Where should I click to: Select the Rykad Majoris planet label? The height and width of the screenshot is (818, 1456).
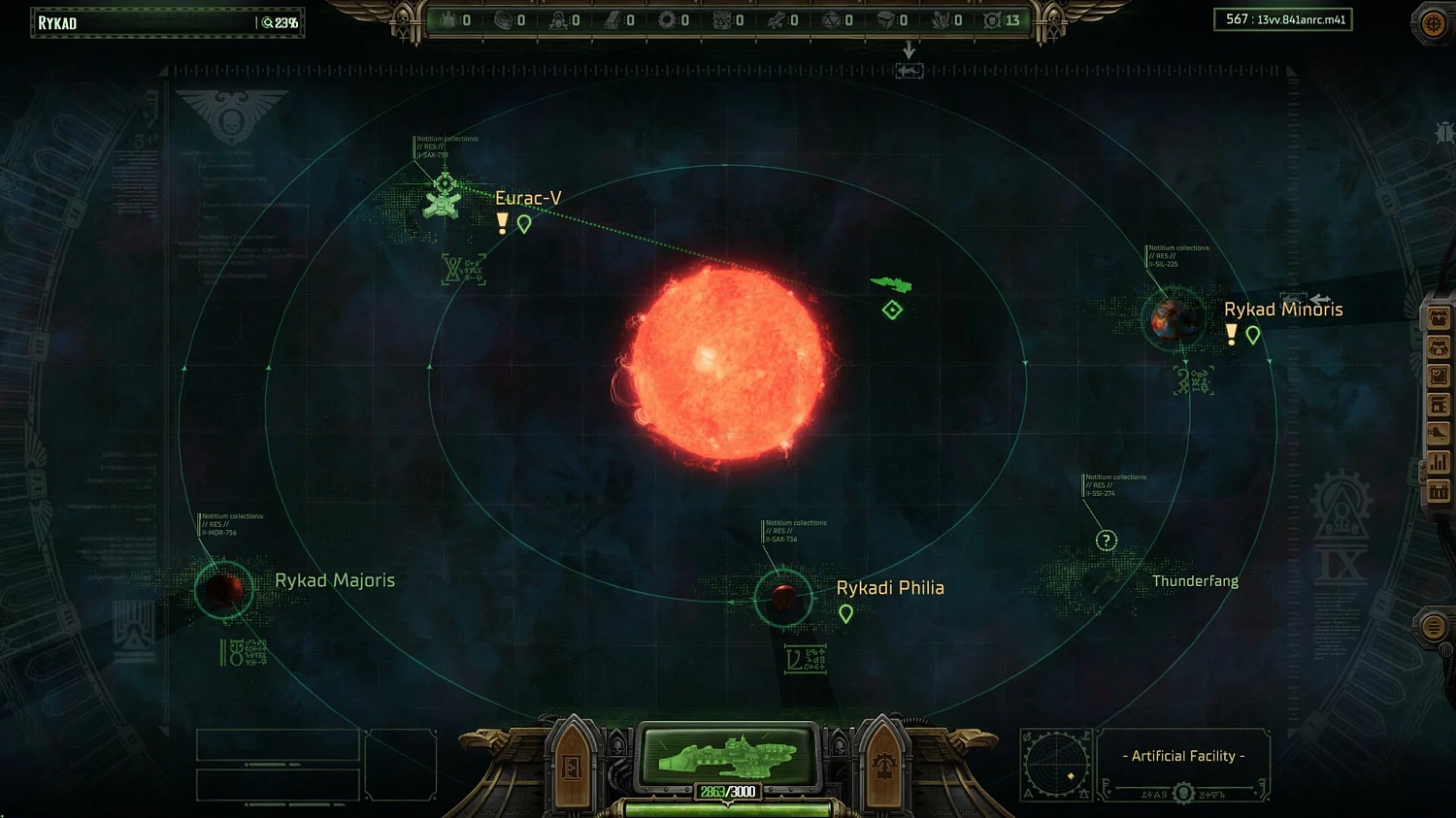coord(335,579)
